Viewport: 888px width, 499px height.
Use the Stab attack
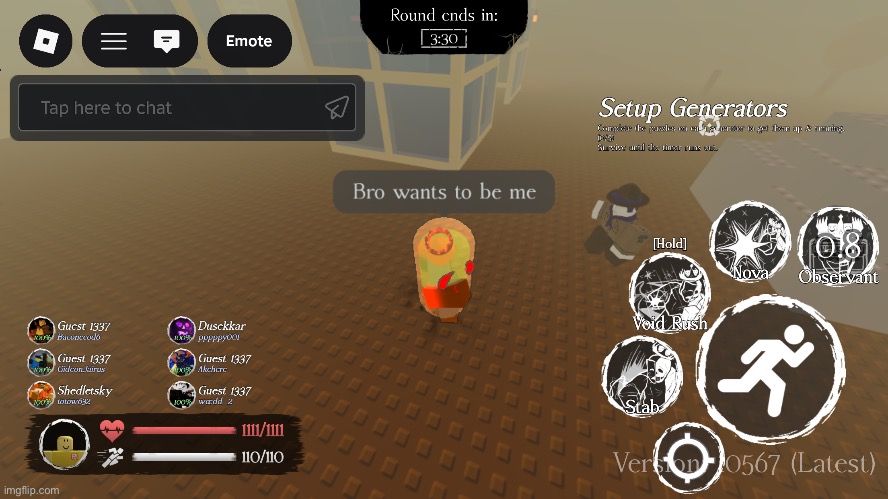[x=642, y=376]
